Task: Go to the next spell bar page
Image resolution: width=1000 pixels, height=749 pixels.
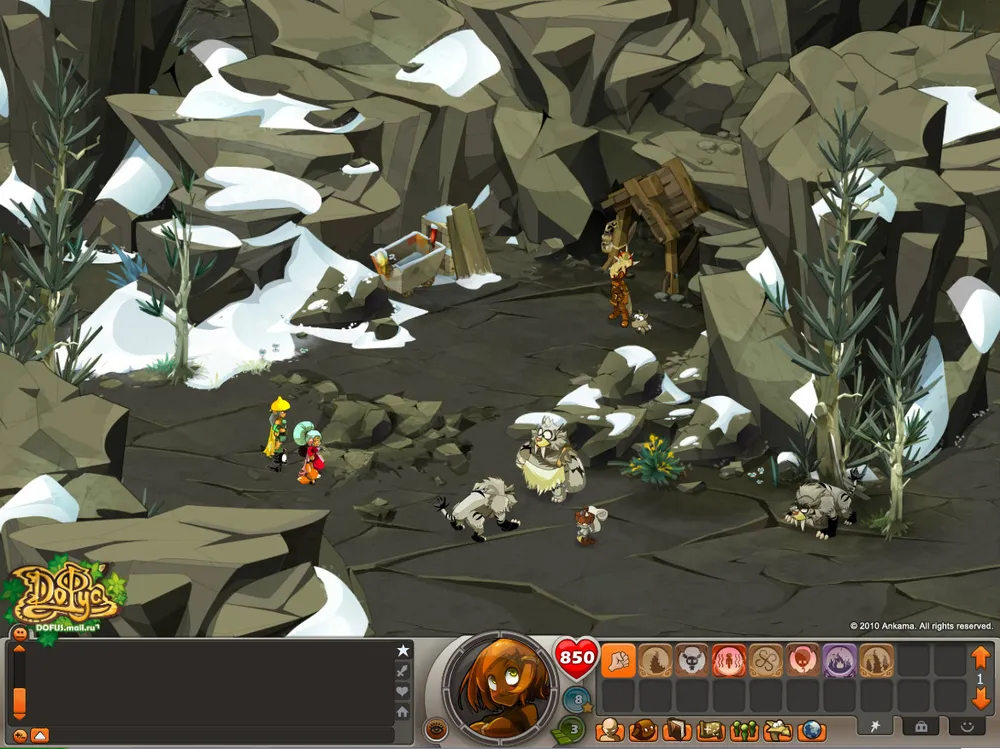Action: [980, 700]
